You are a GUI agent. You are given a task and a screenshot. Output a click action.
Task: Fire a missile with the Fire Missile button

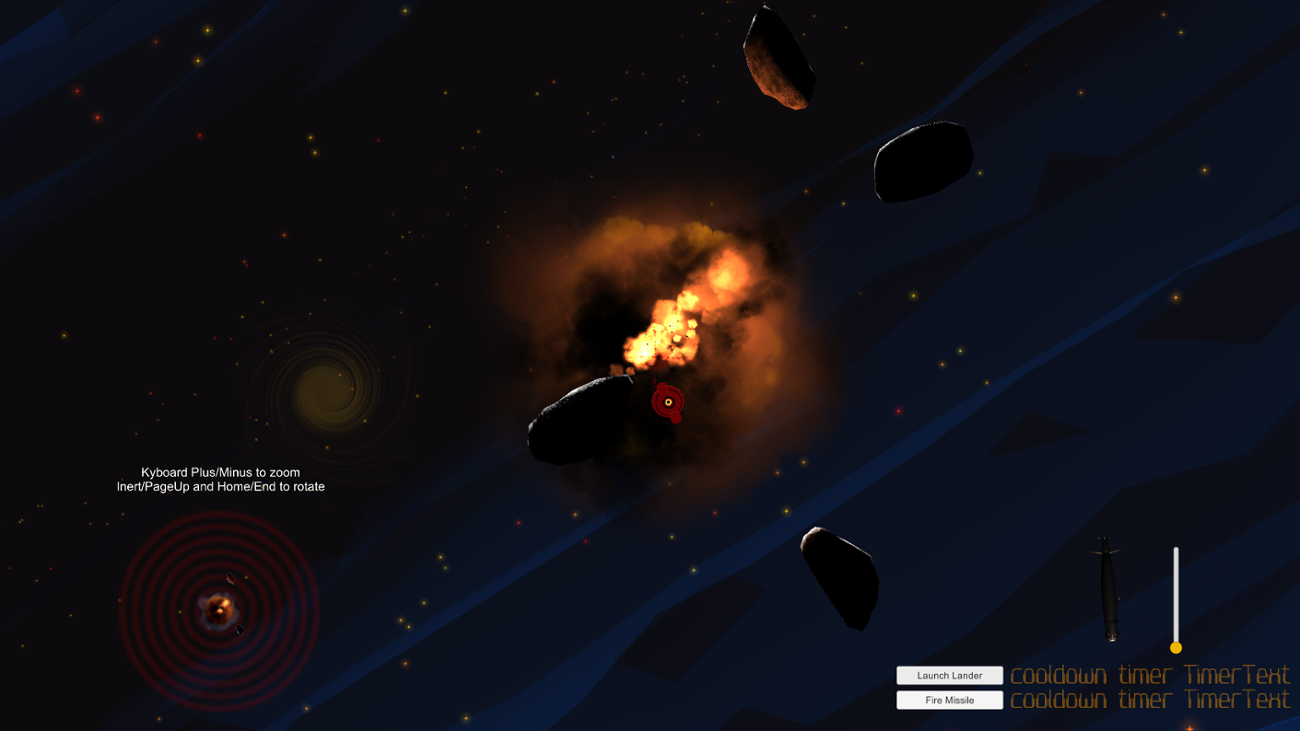point(949,700)
